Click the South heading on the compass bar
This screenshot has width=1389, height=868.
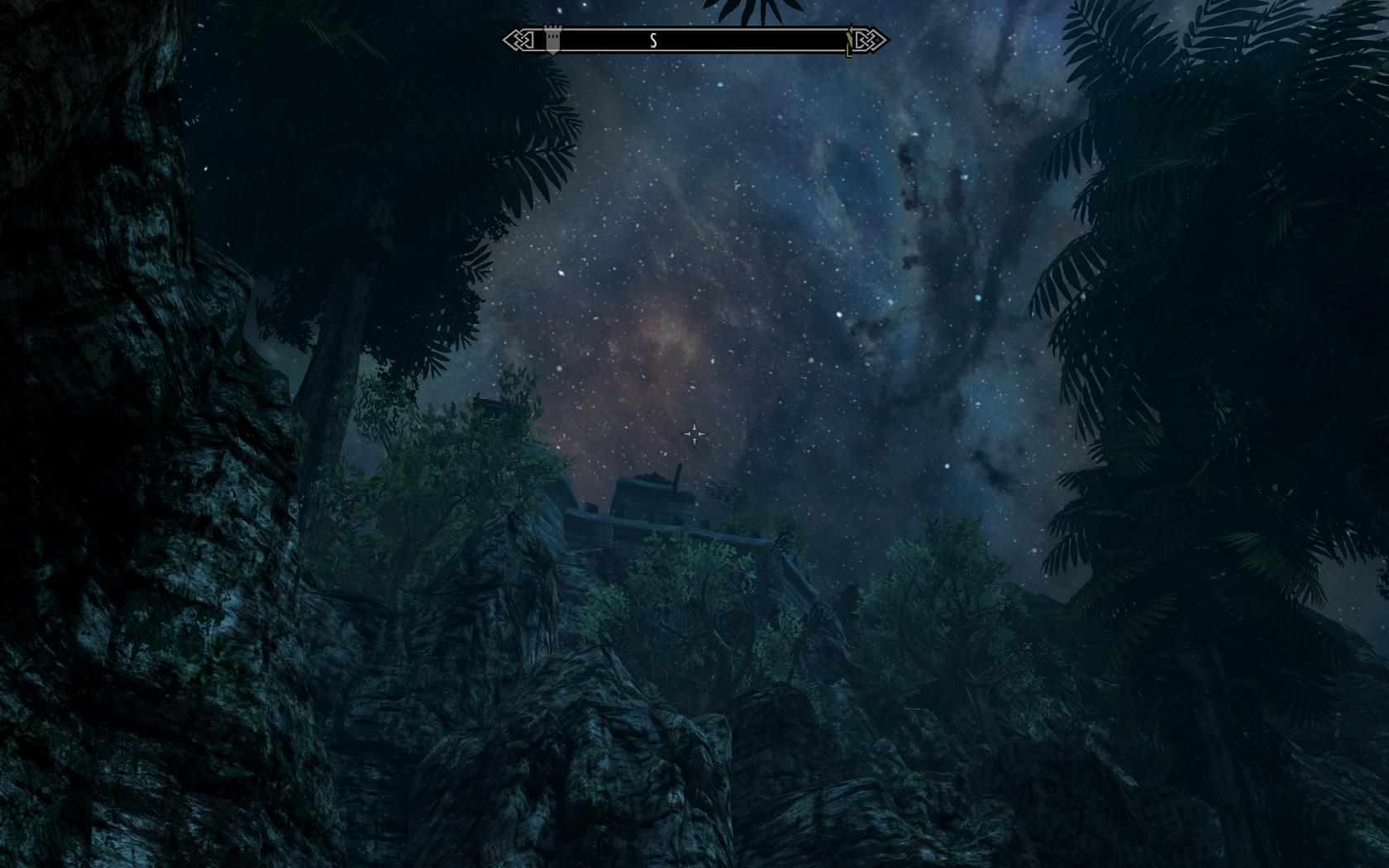click(653, 41)
